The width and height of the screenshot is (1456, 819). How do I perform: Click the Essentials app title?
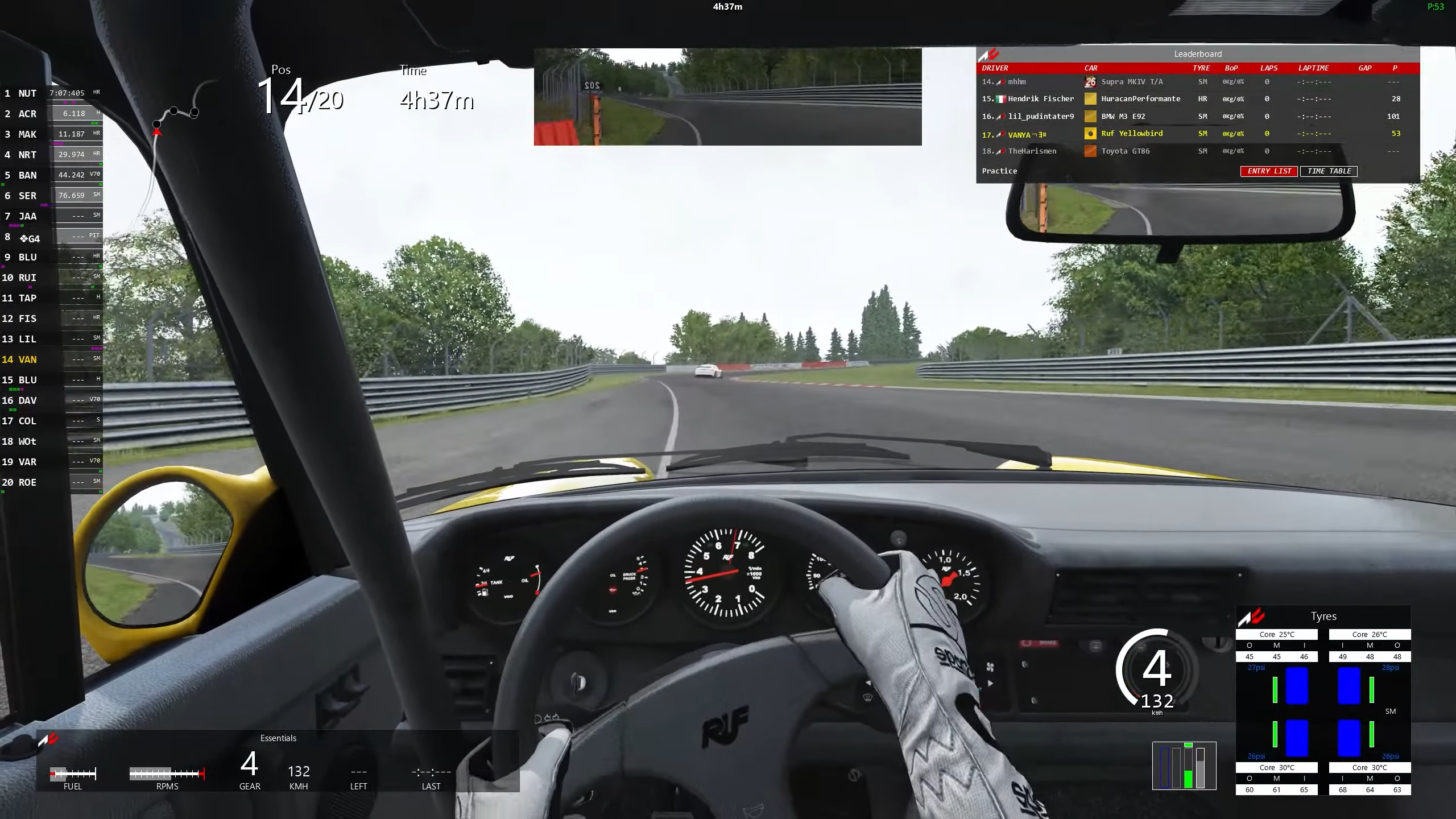click(x=278, y=738)
